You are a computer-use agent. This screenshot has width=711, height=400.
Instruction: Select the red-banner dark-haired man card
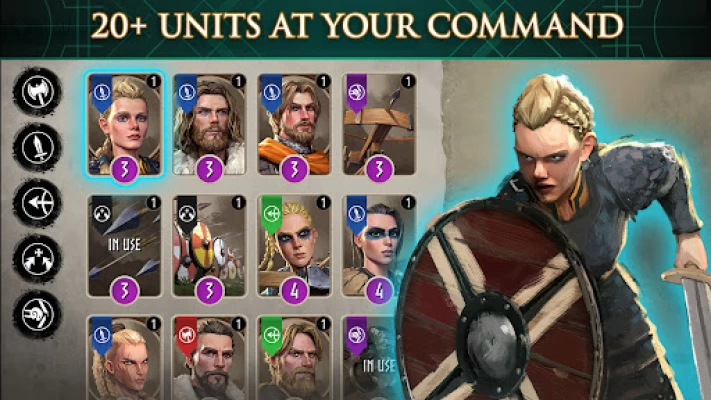210,358
